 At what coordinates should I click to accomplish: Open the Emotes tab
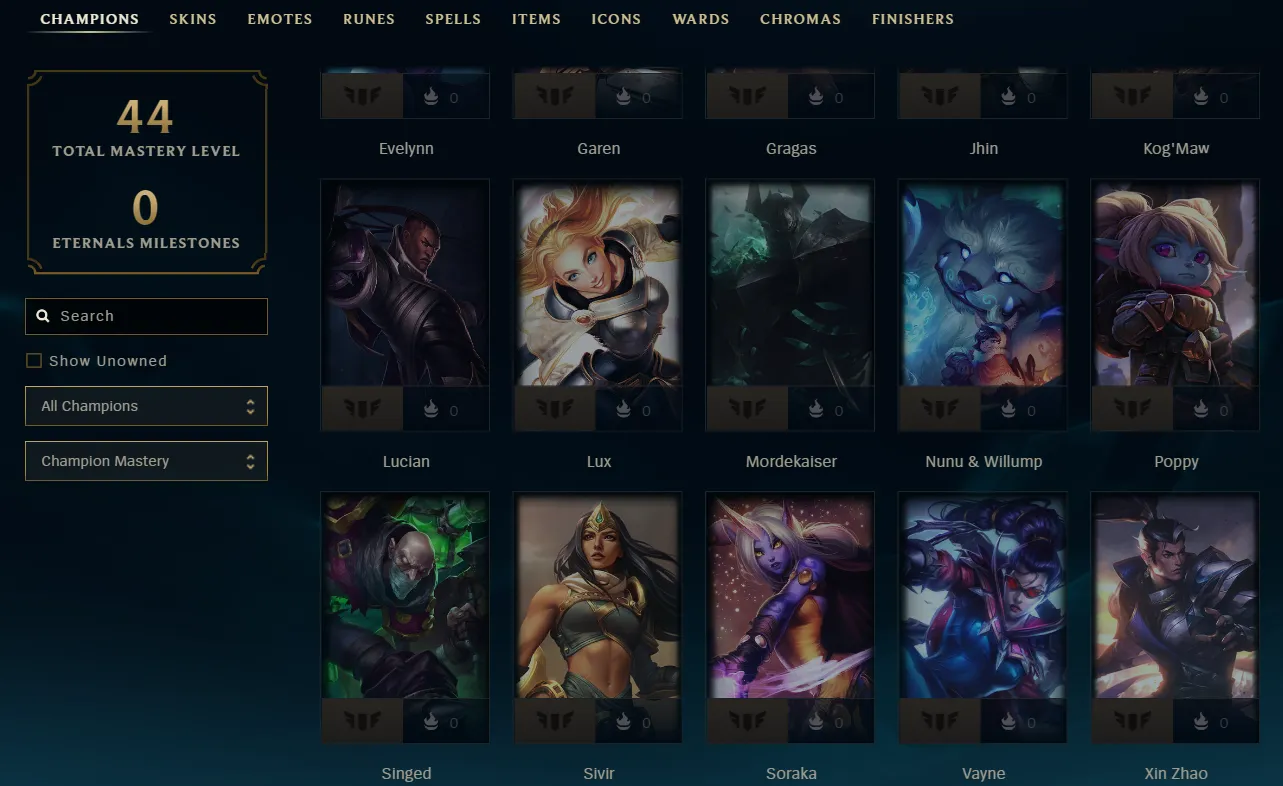tap(280, 19)
